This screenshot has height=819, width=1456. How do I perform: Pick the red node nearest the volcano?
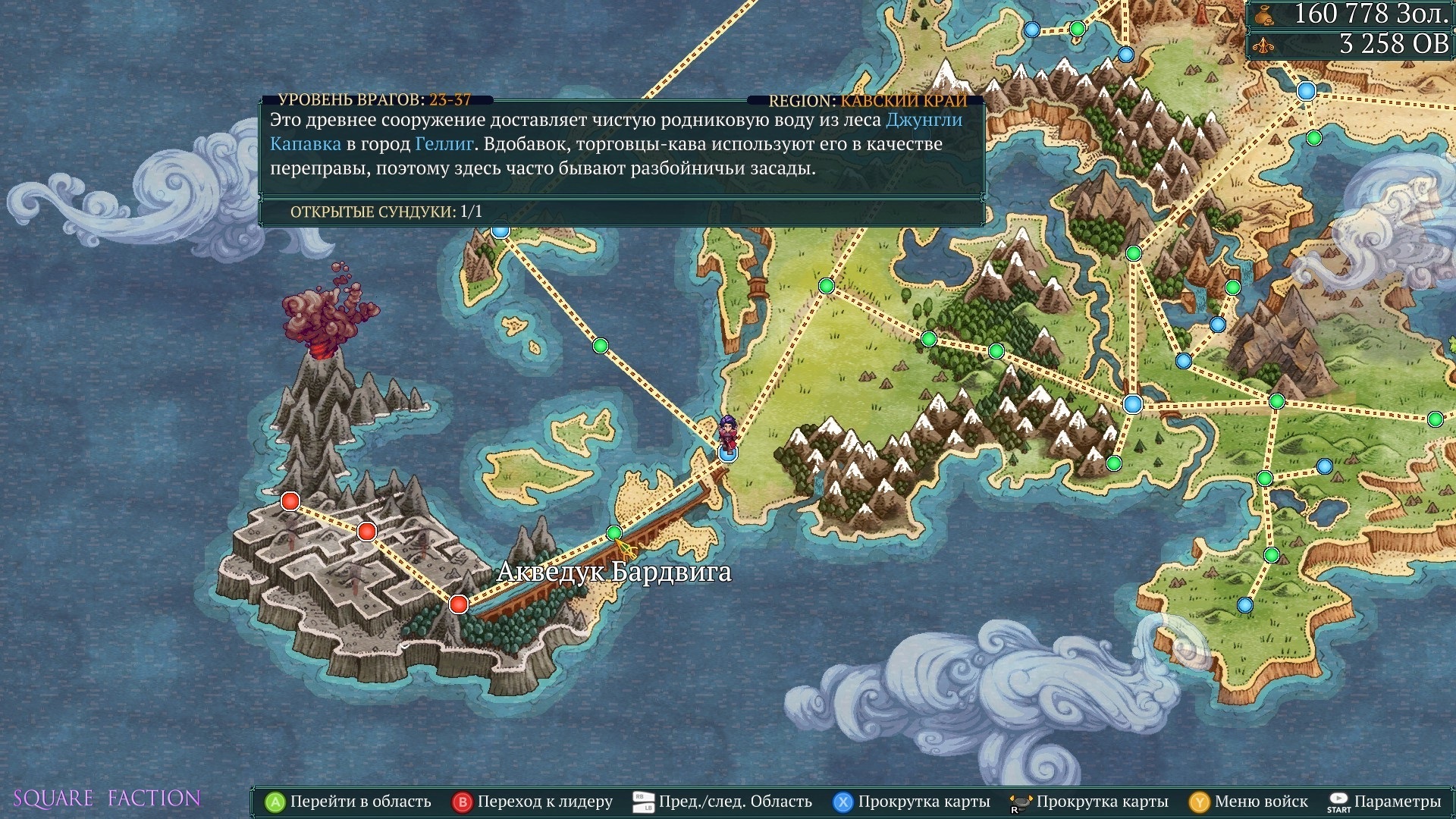(x=290, y=501)
